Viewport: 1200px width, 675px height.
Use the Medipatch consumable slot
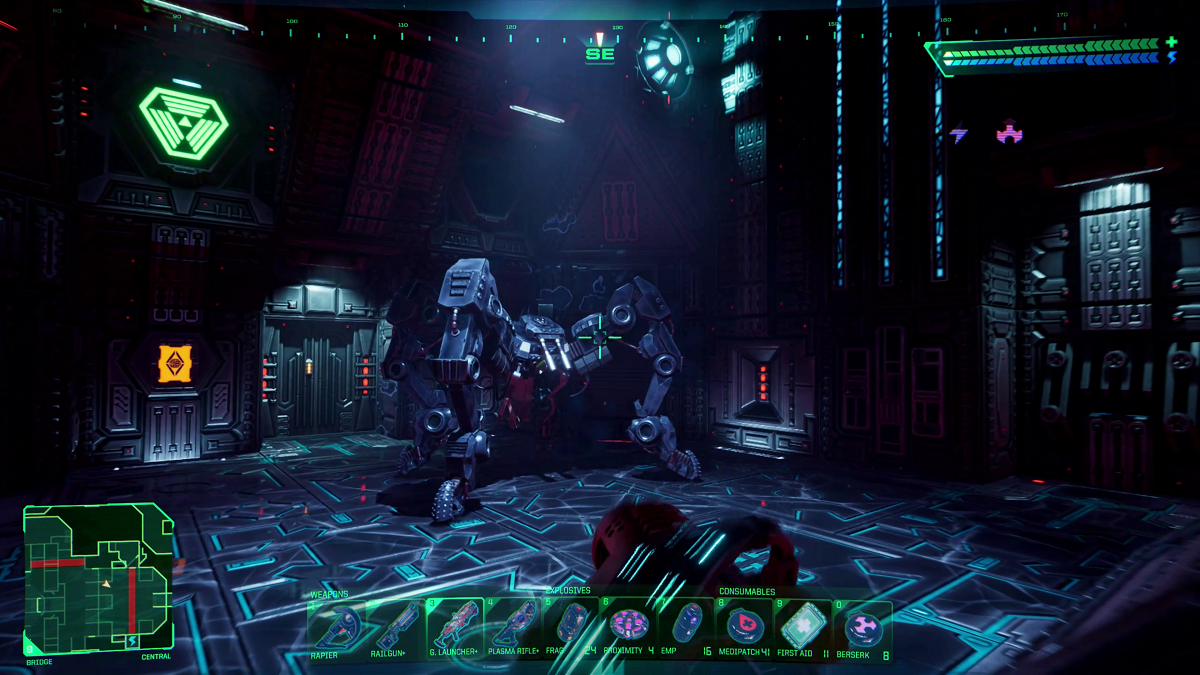click(x=744, y=625)
